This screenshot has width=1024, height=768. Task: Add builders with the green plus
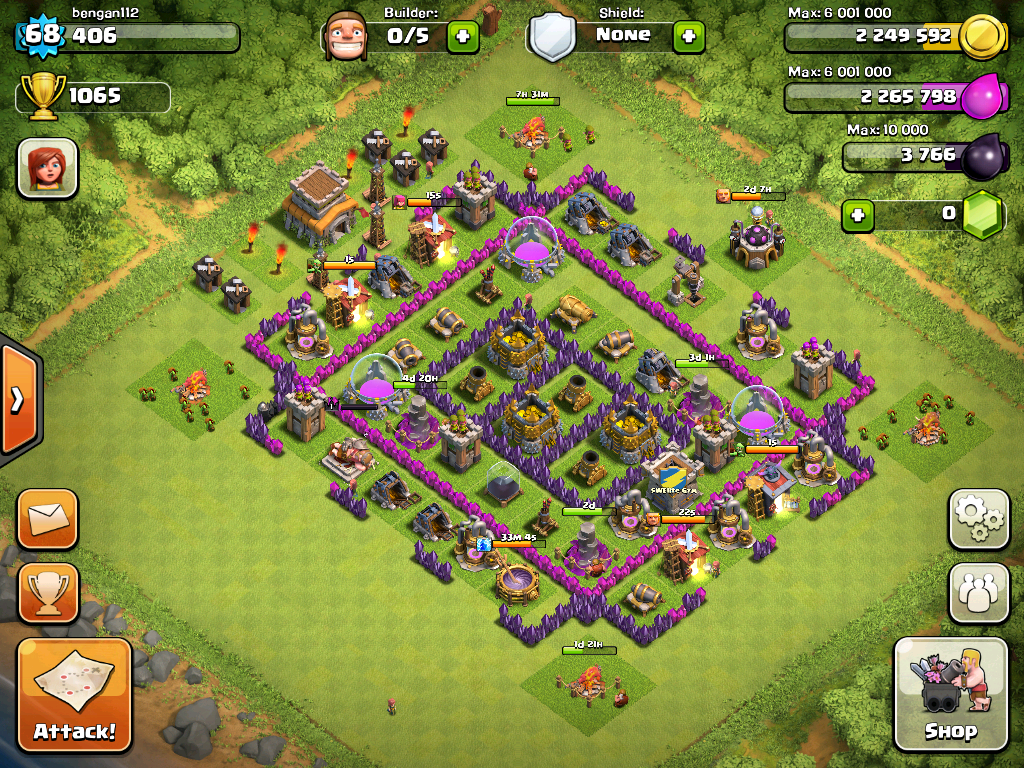click(462, 37)
